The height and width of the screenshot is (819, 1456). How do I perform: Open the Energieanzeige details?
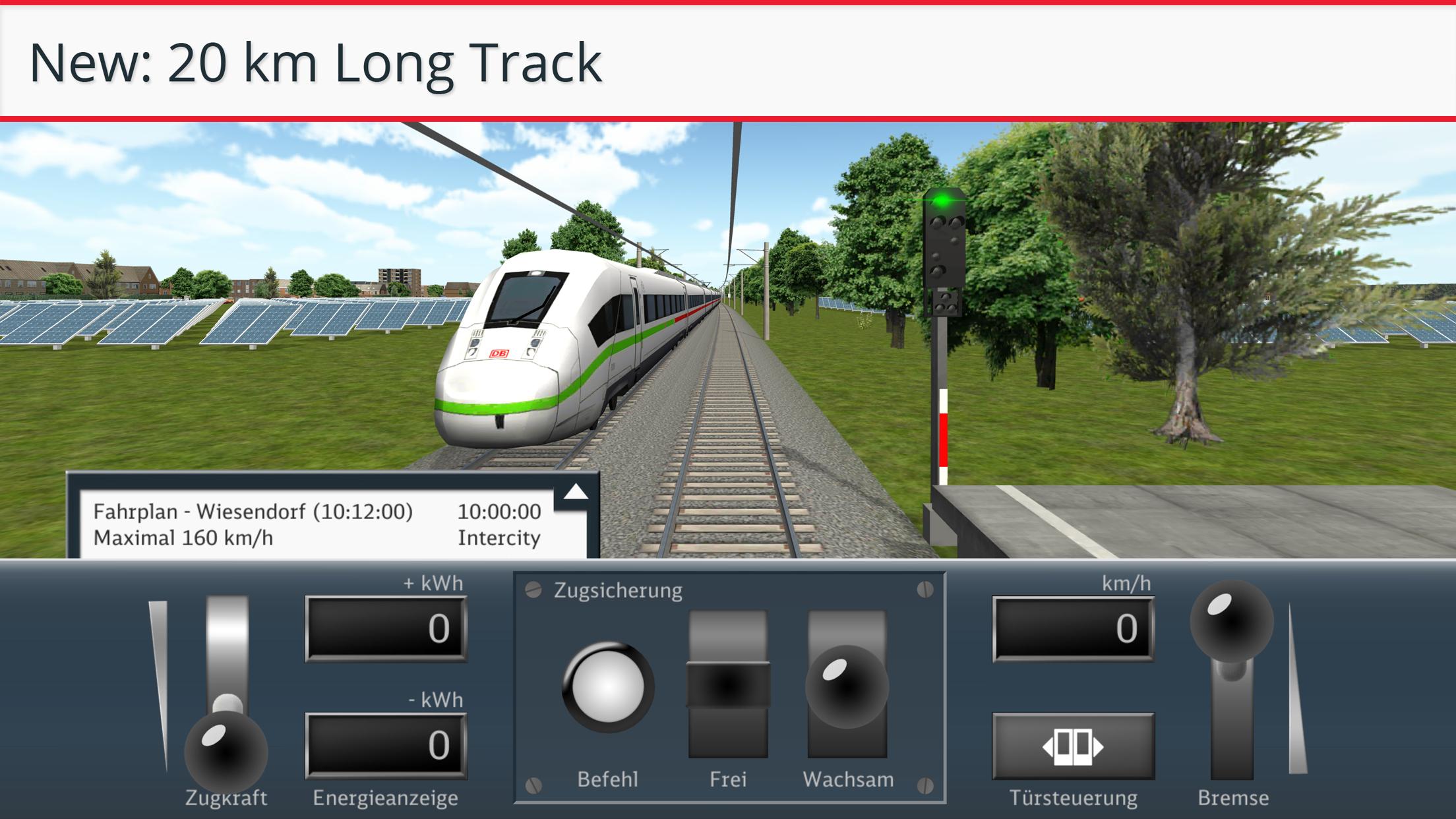(386, 797)
